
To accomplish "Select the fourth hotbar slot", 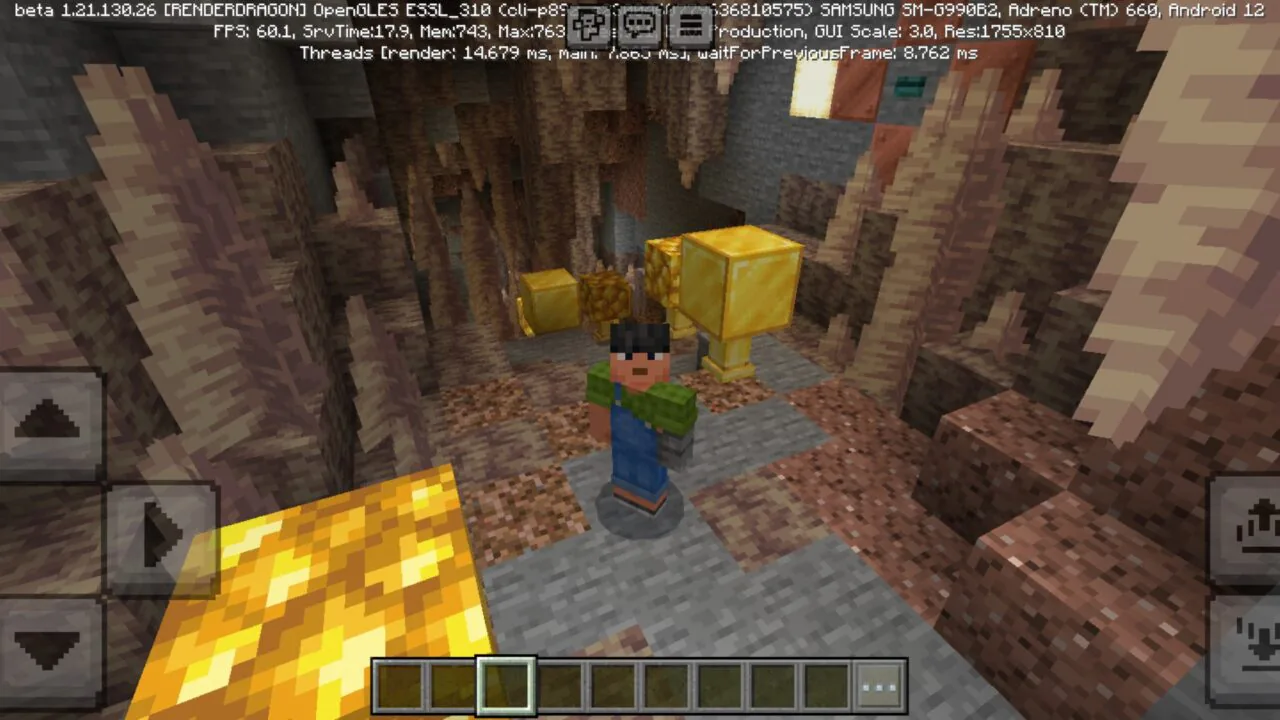I will pos(560,685).
